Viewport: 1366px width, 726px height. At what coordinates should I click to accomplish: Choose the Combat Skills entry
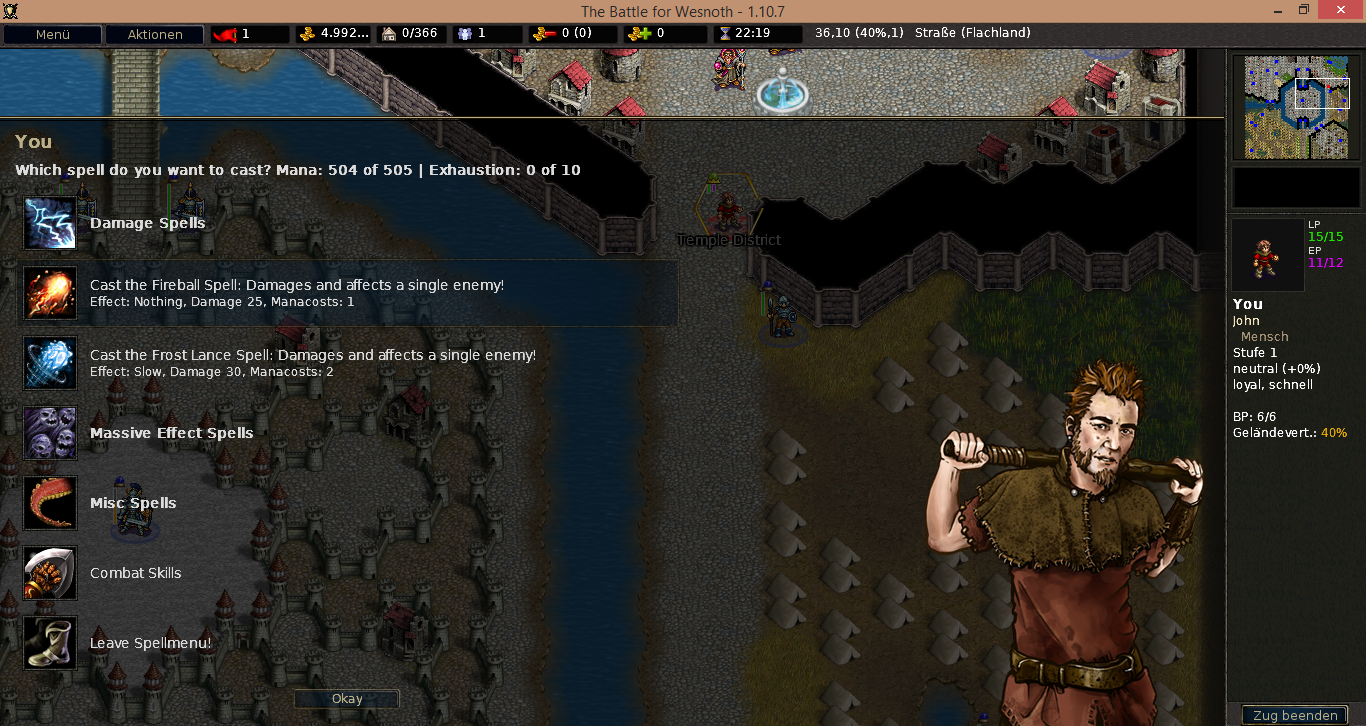(135, 573)
